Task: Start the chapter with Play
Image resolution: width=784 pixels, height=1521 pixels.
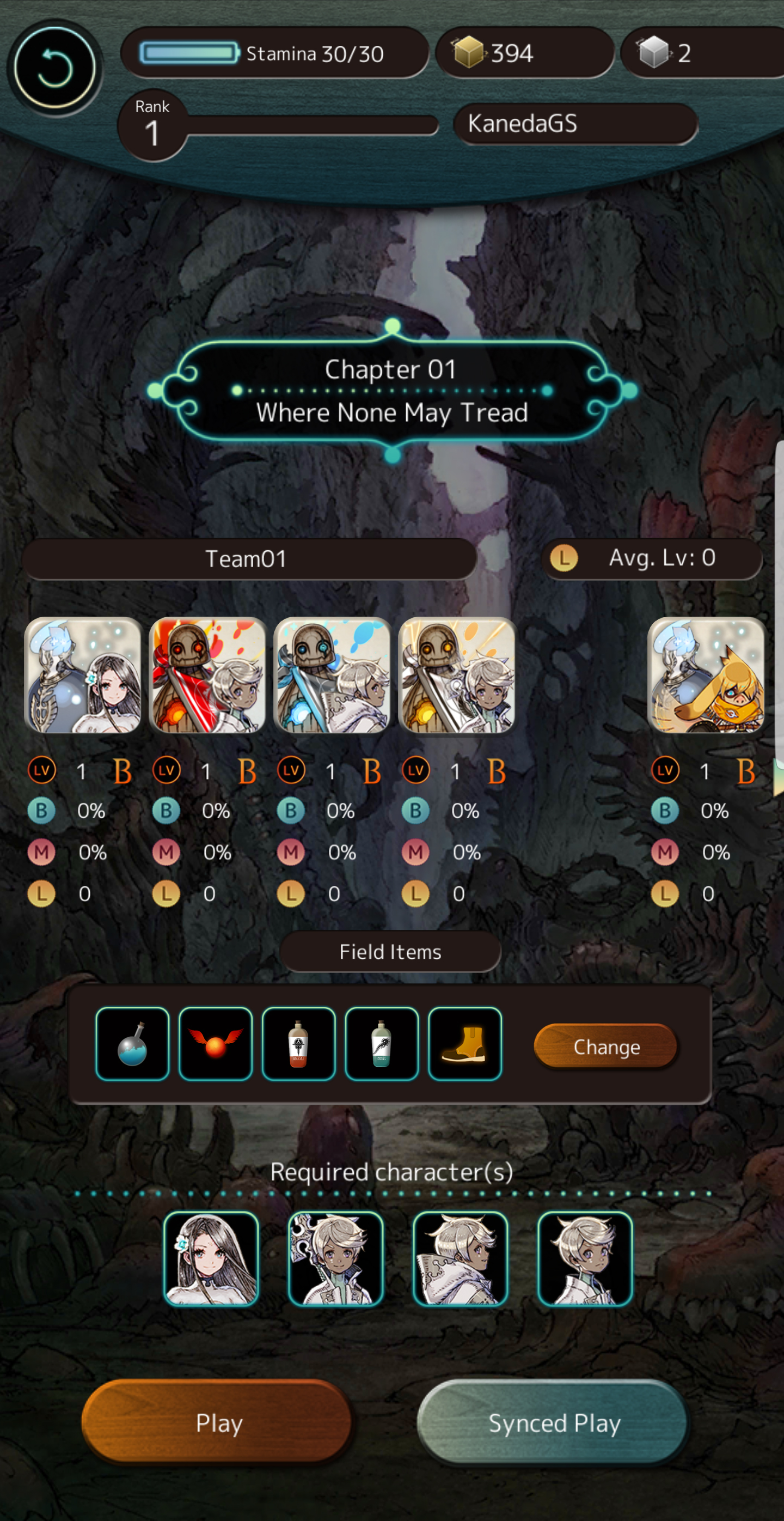Action: tap(218, 1422)
